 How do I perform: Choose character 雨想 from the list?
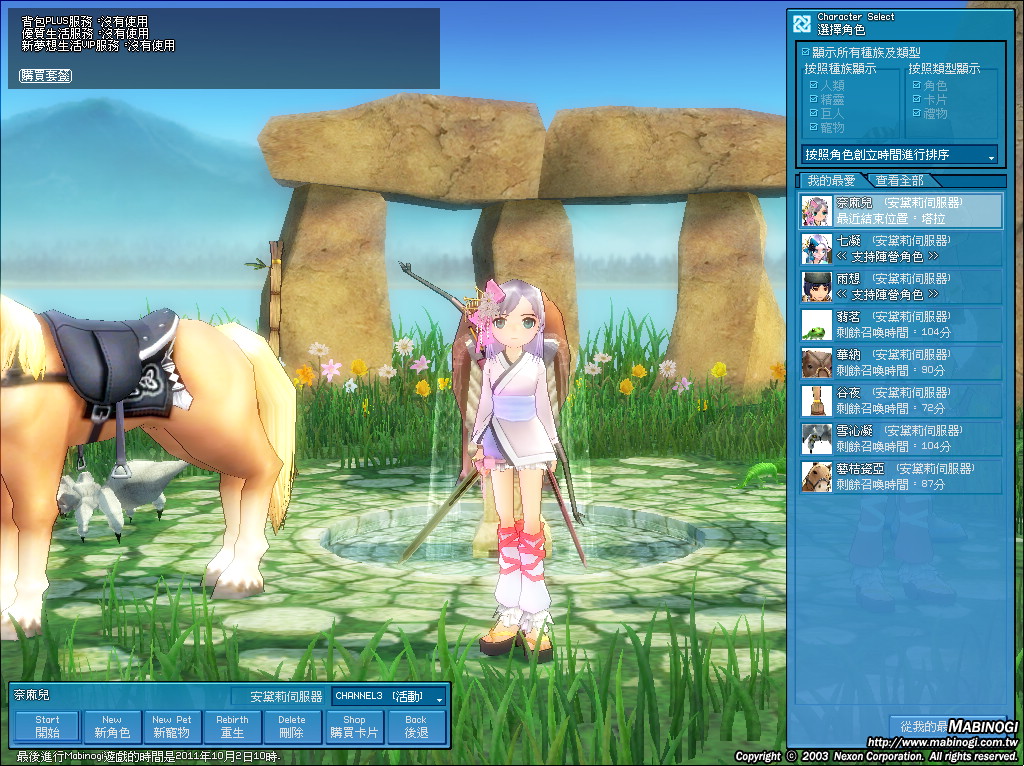pyautogui.click(x=901, y=287)
